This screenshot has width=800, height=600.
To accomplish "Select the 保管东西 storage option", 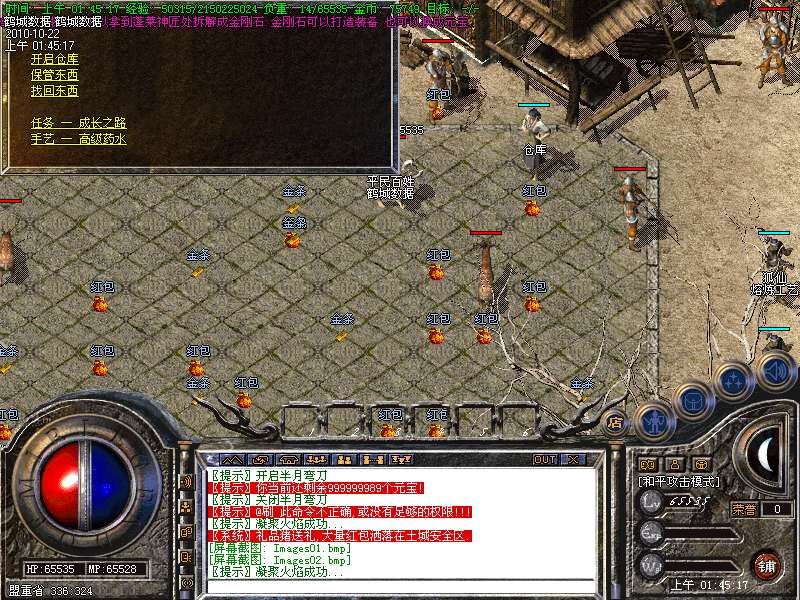I will [x=54, y=75].
